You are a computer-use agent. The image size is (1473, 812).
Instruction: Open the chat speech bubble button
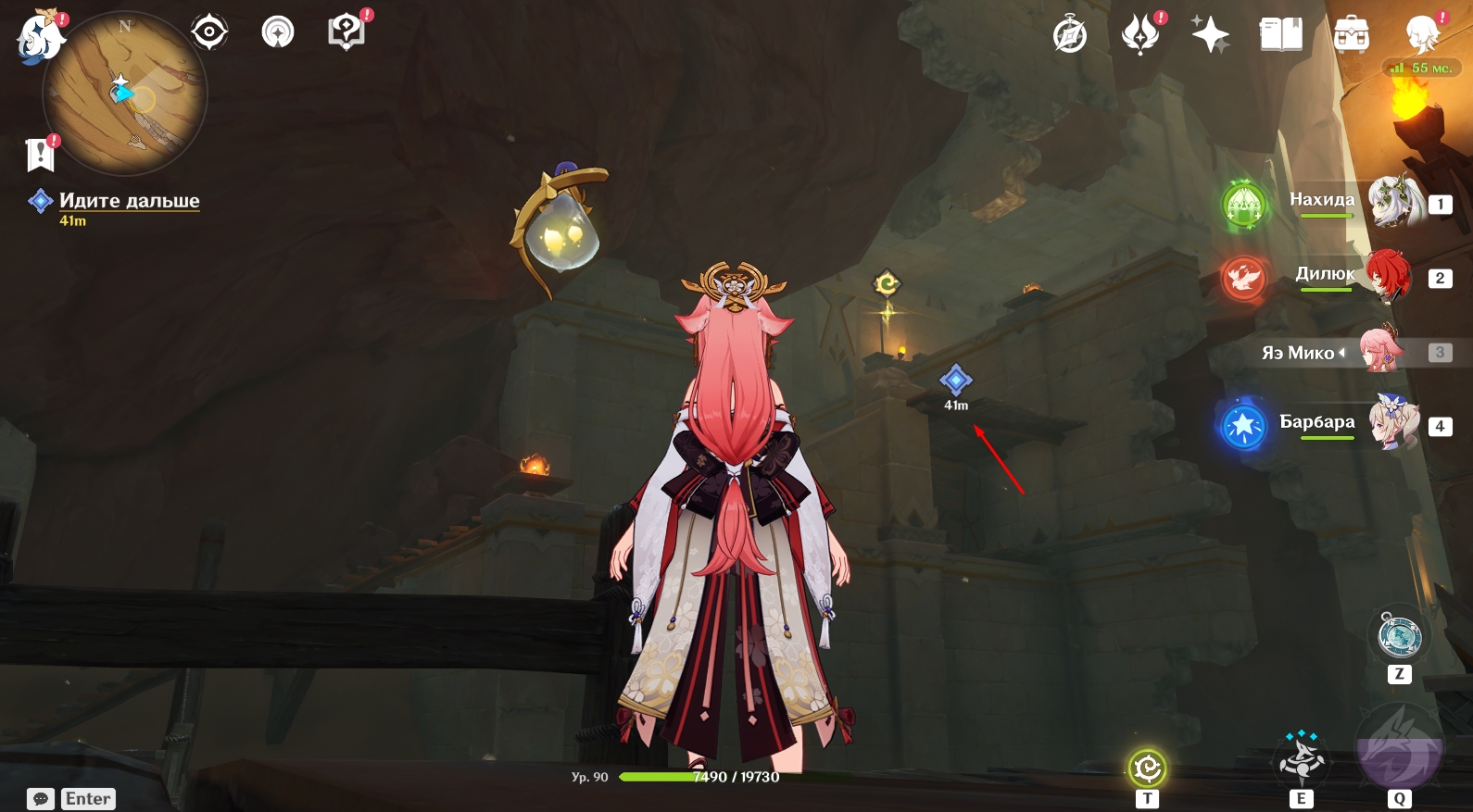point(41,799)
